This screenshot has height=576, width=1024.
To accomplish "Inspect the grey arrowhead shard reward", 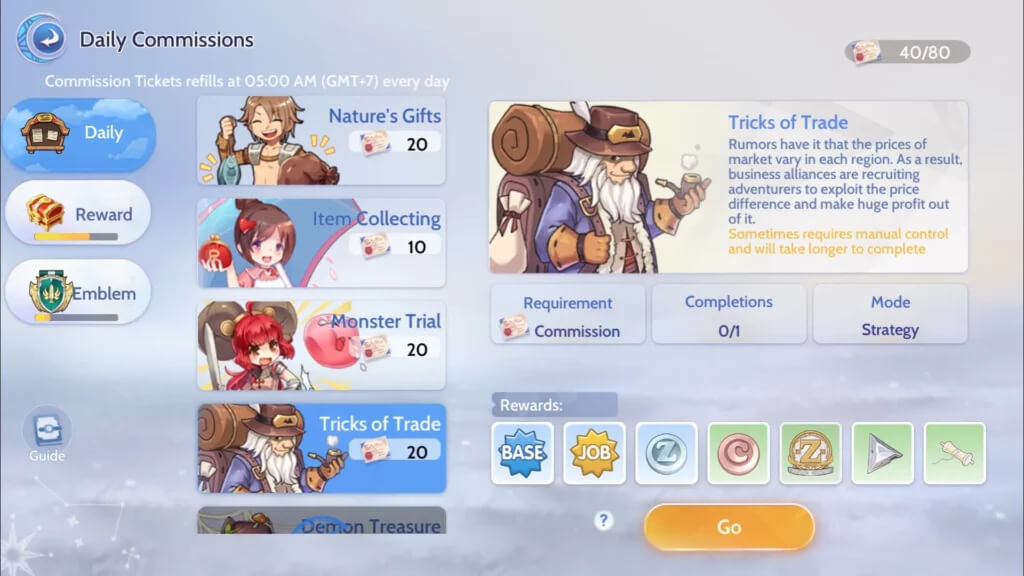I will (882, 453).
